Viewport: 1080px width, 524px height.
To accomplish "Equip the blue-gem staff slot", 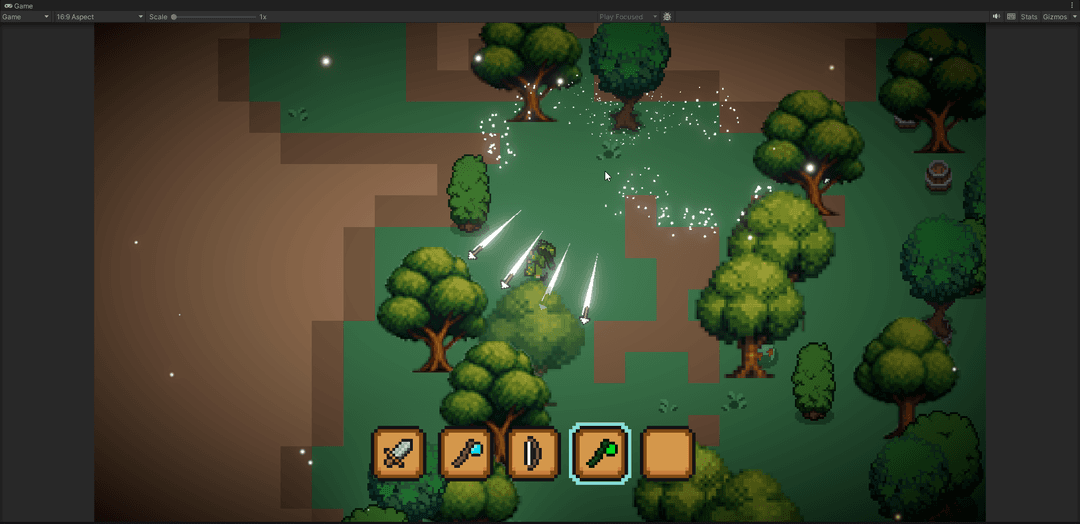I will [465, 454].
